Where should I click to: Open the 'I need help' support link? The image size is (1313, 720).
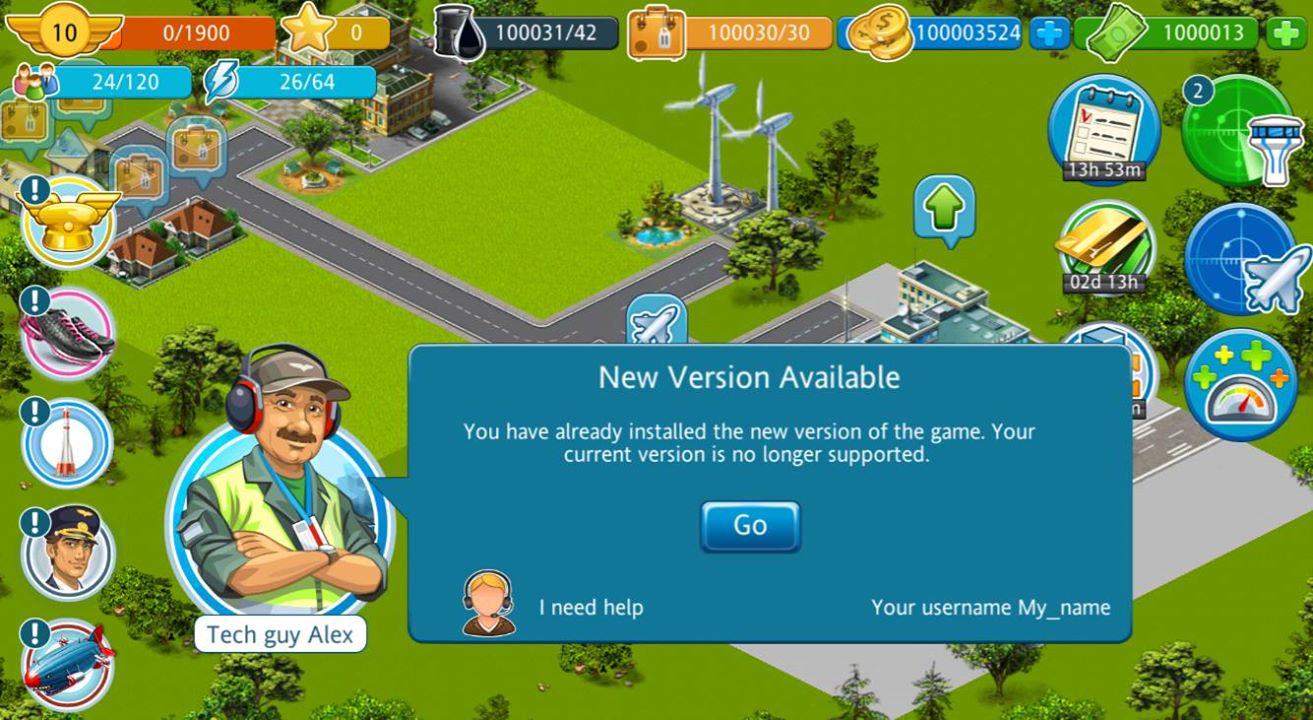pyautogui.click(x=590, y=607)
